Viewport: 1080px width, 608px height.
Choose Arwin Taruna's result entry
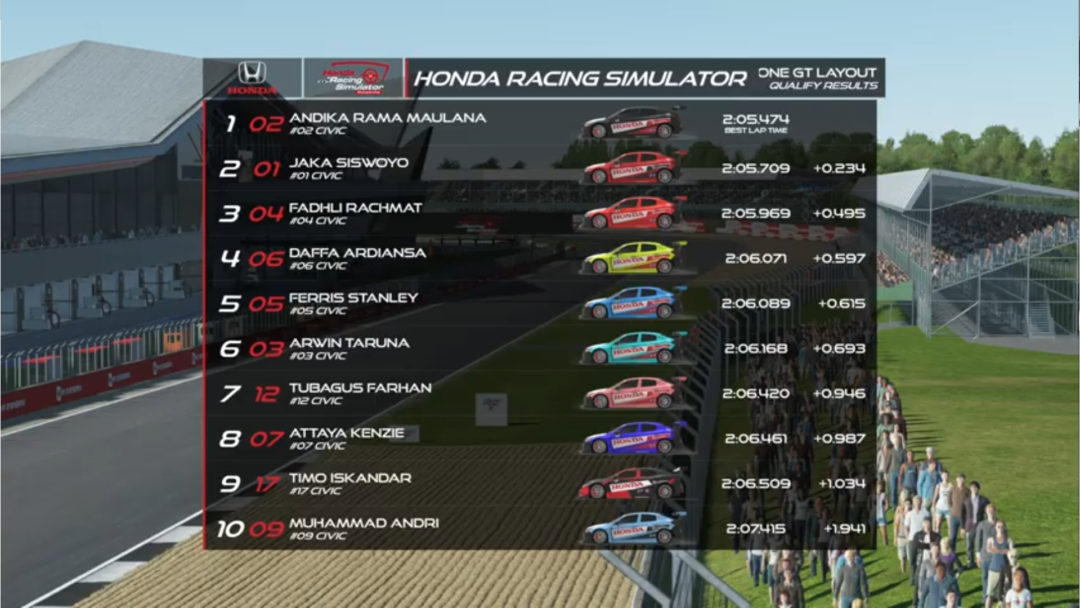click(x=540, y=348)
